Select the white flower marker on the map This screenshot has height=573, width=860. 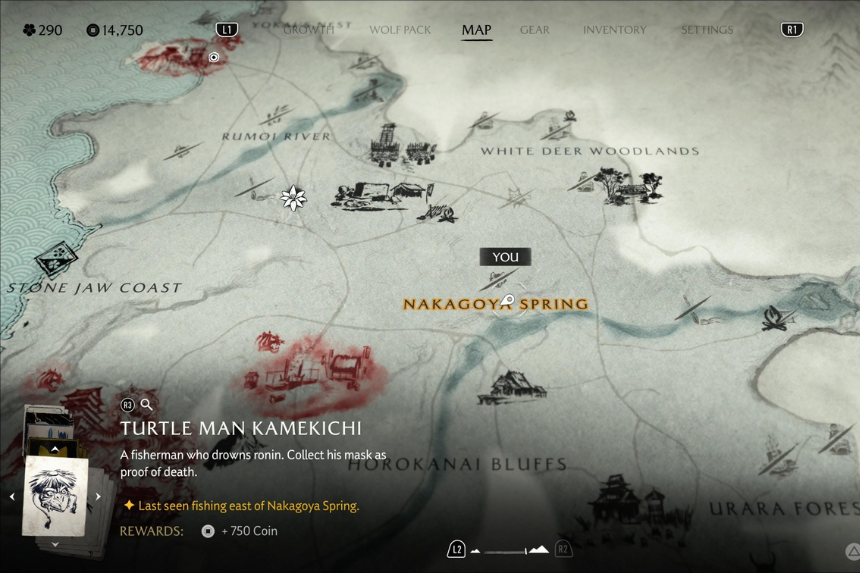293,198
